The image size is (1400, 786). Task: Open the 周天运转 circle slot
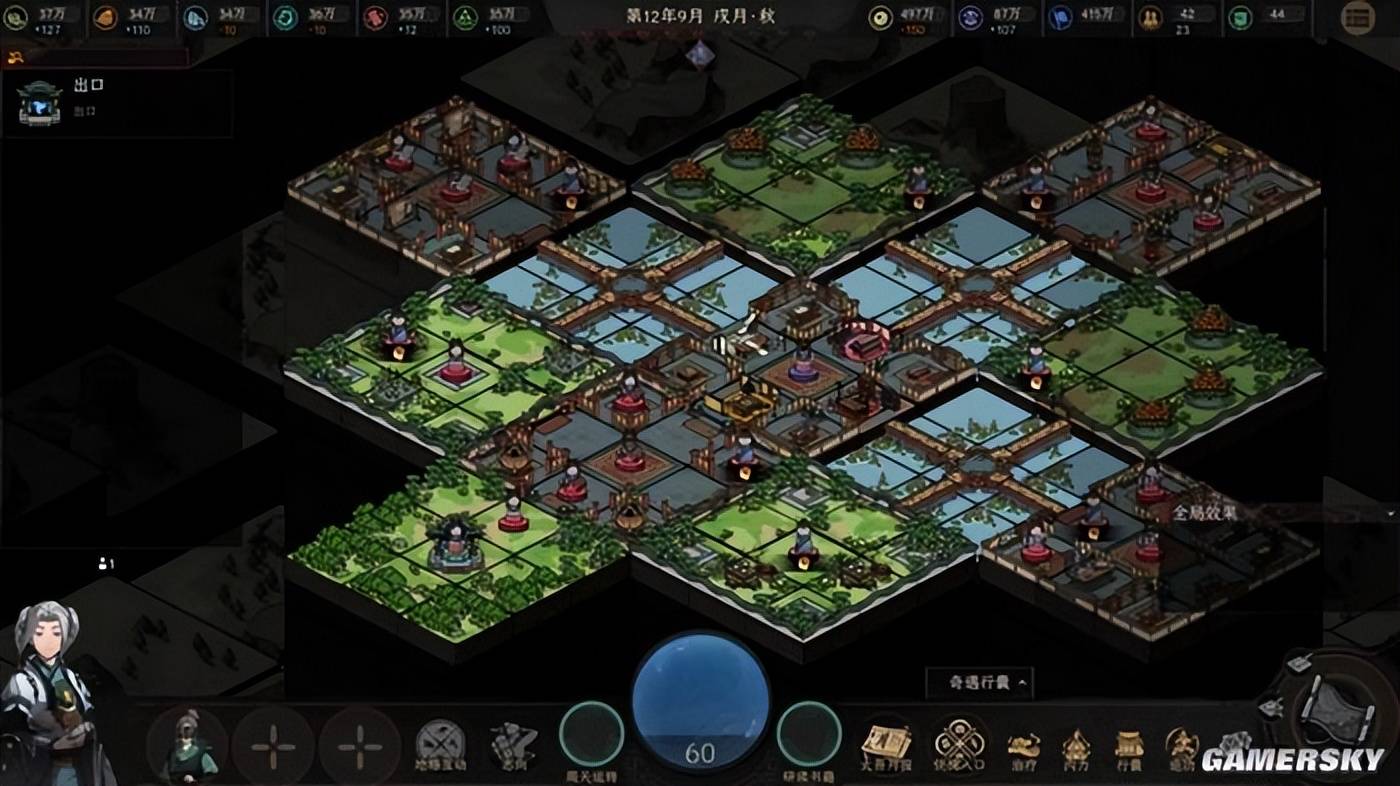coord(591,735)
